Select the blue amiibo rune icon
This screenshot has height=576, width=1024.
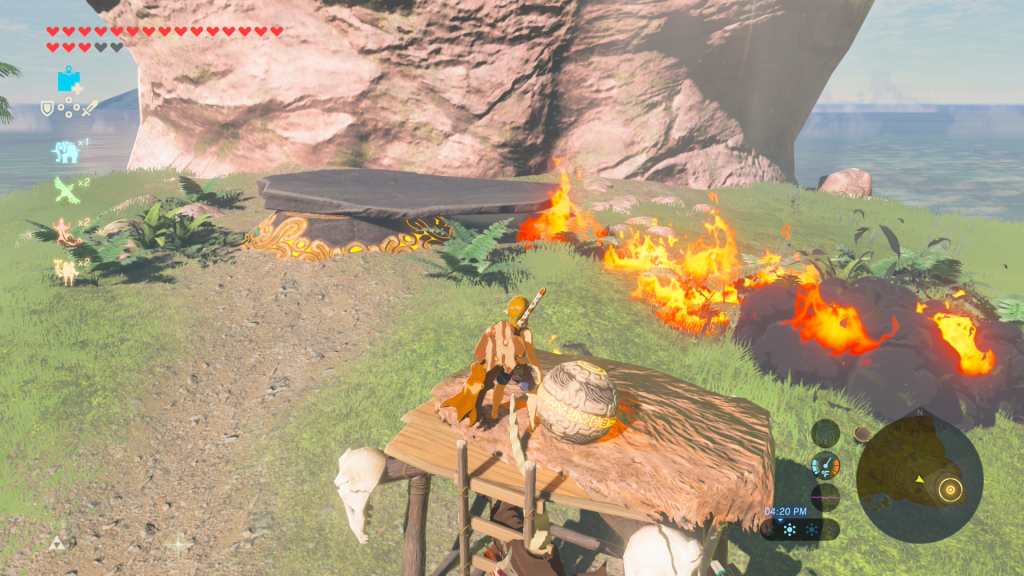[x=69, y=80]
